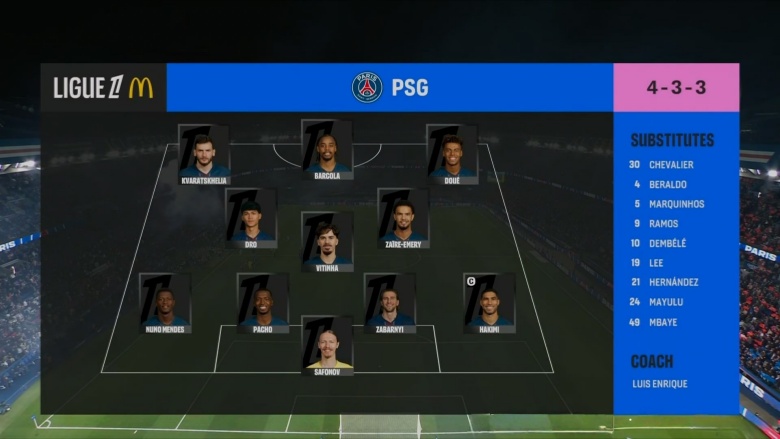780x439 pixels.
Task: Choose goalkeeper Safonov's card
Action: [x=327, y=346]
